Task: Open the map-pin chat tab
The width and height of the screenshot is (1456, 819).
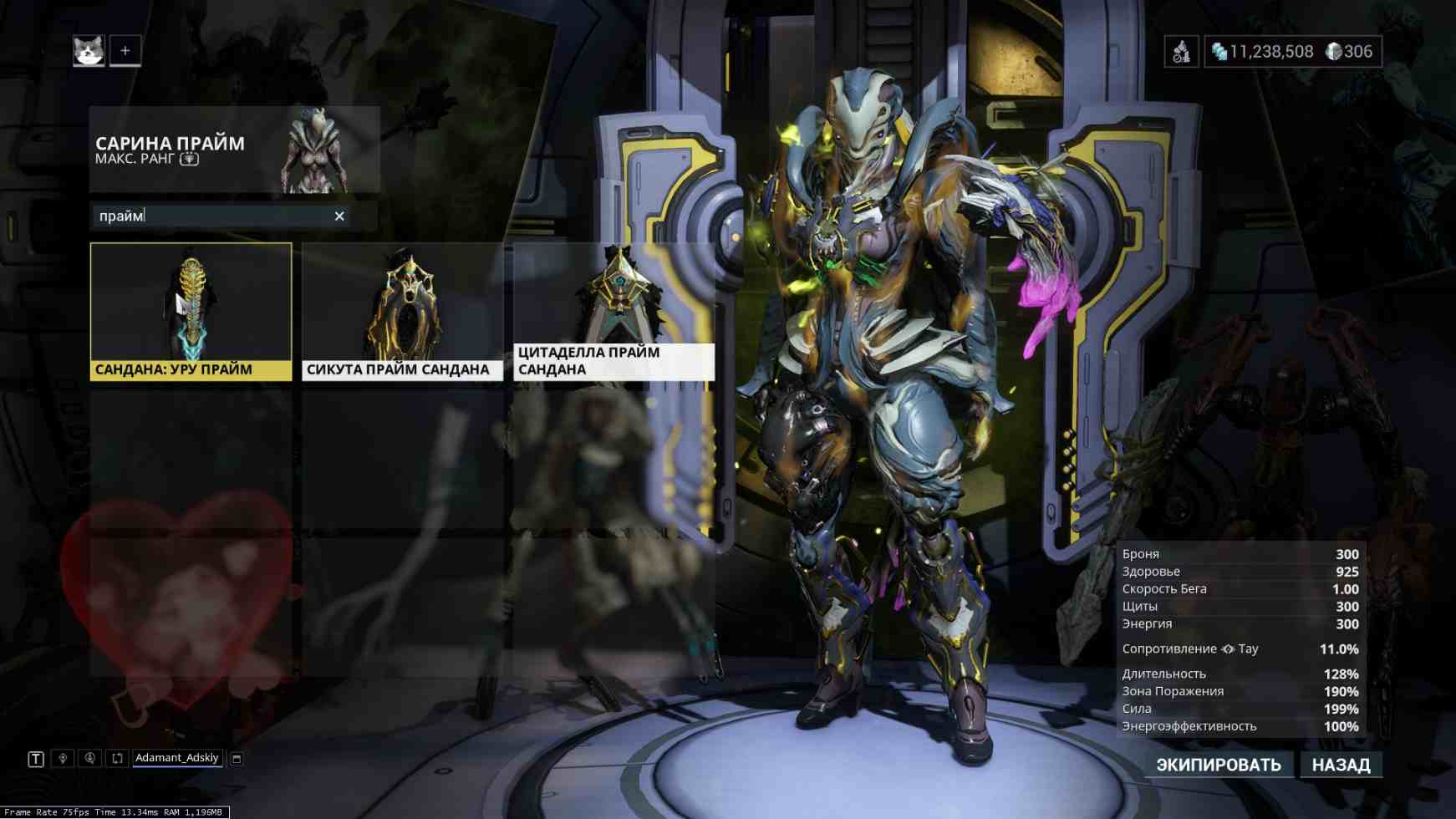Action: [63, 759]
